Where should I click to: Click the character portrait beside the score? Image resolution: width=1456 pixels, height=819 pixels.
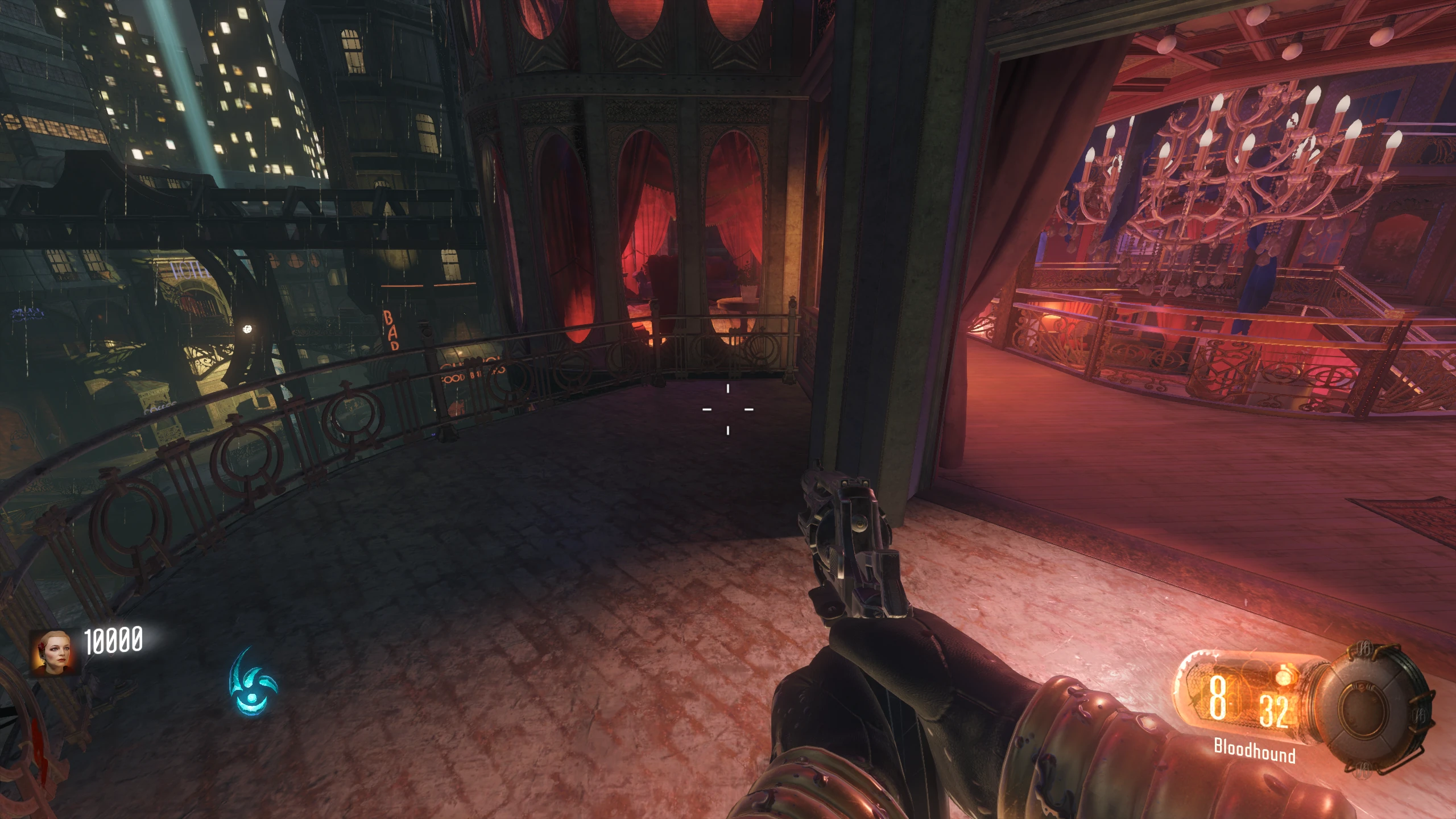click(x=52, y=652)
